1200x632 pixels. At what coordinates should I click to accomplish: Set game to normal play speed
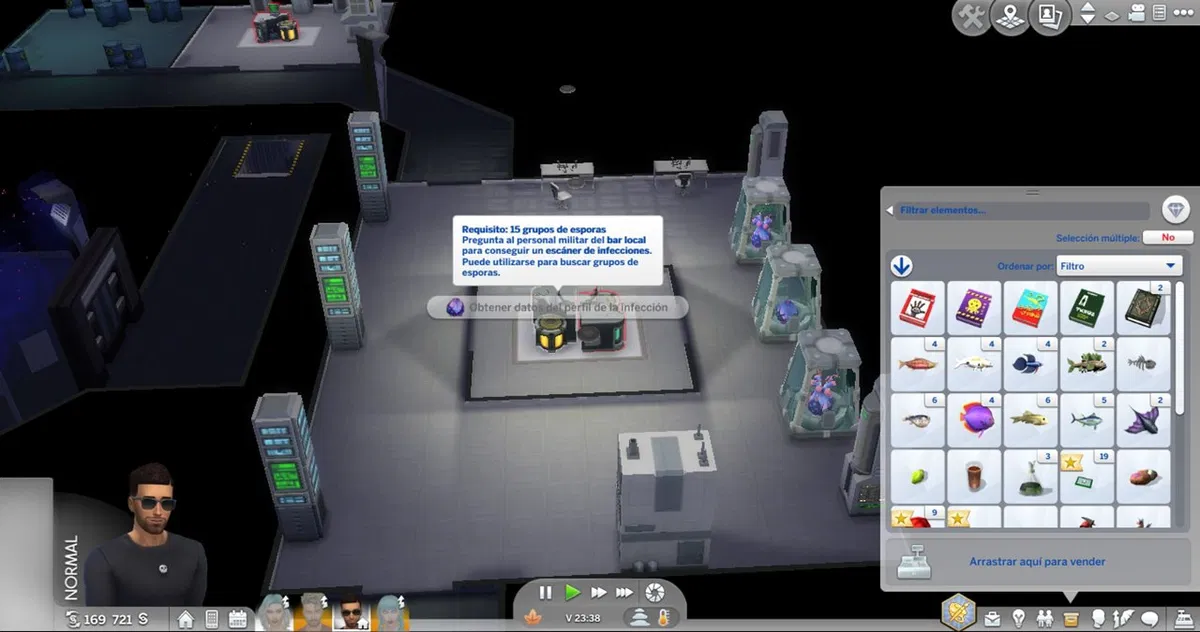(572, 592)
